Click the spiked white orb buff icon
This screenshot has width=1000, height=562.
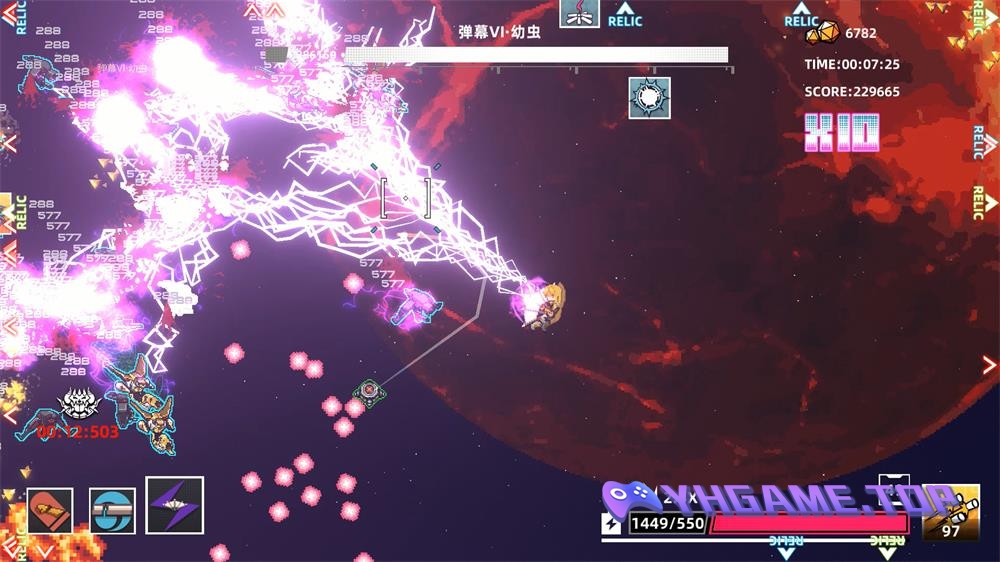click(649, 98)
